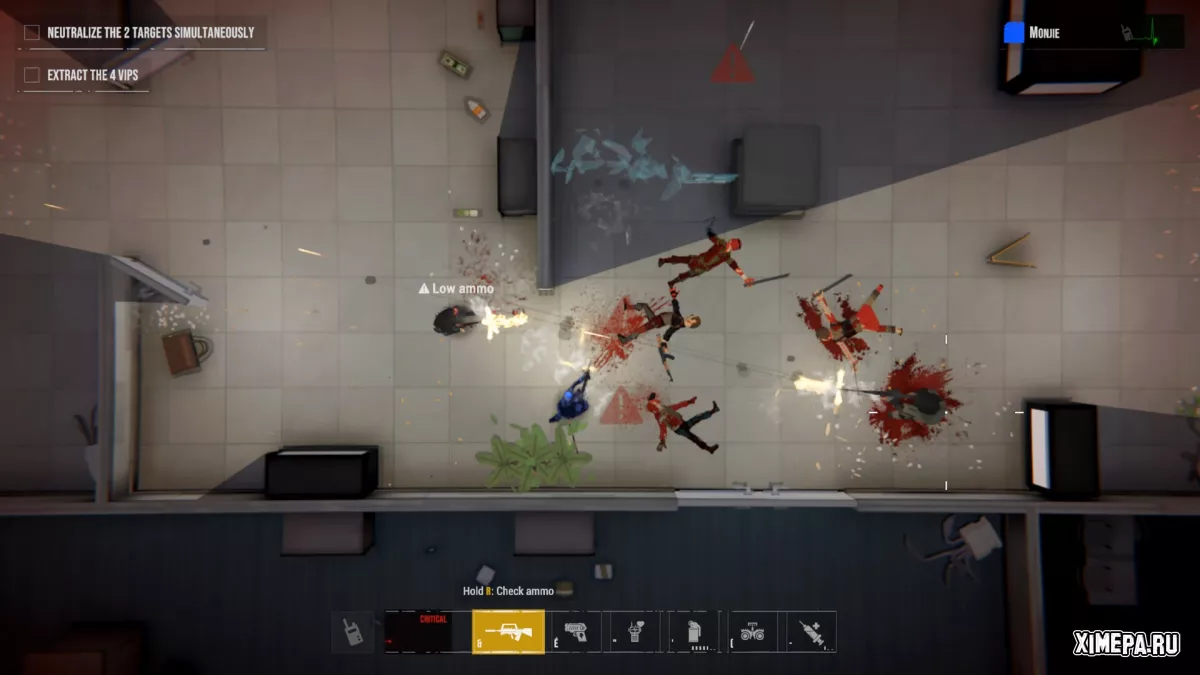The height and width of the screenshot is (675, 1200).
Task: Click the 'Neutralize the 2 targets simultaneously' objective
Action: tap(150, 33)
